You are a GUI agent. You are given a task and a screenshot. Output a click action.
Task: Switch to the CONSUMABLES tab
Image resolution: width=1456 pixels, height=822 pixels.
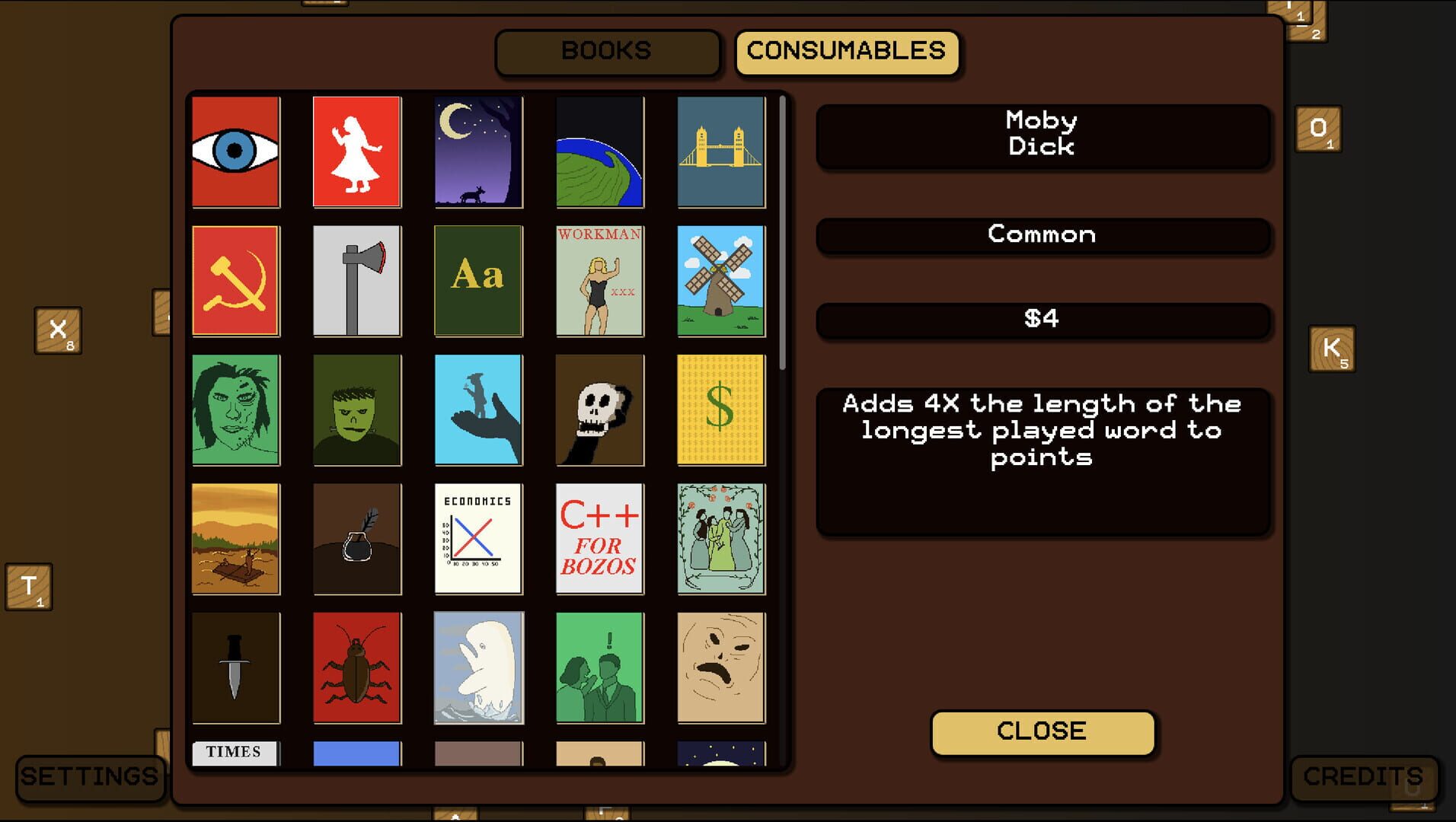(848, 52)
